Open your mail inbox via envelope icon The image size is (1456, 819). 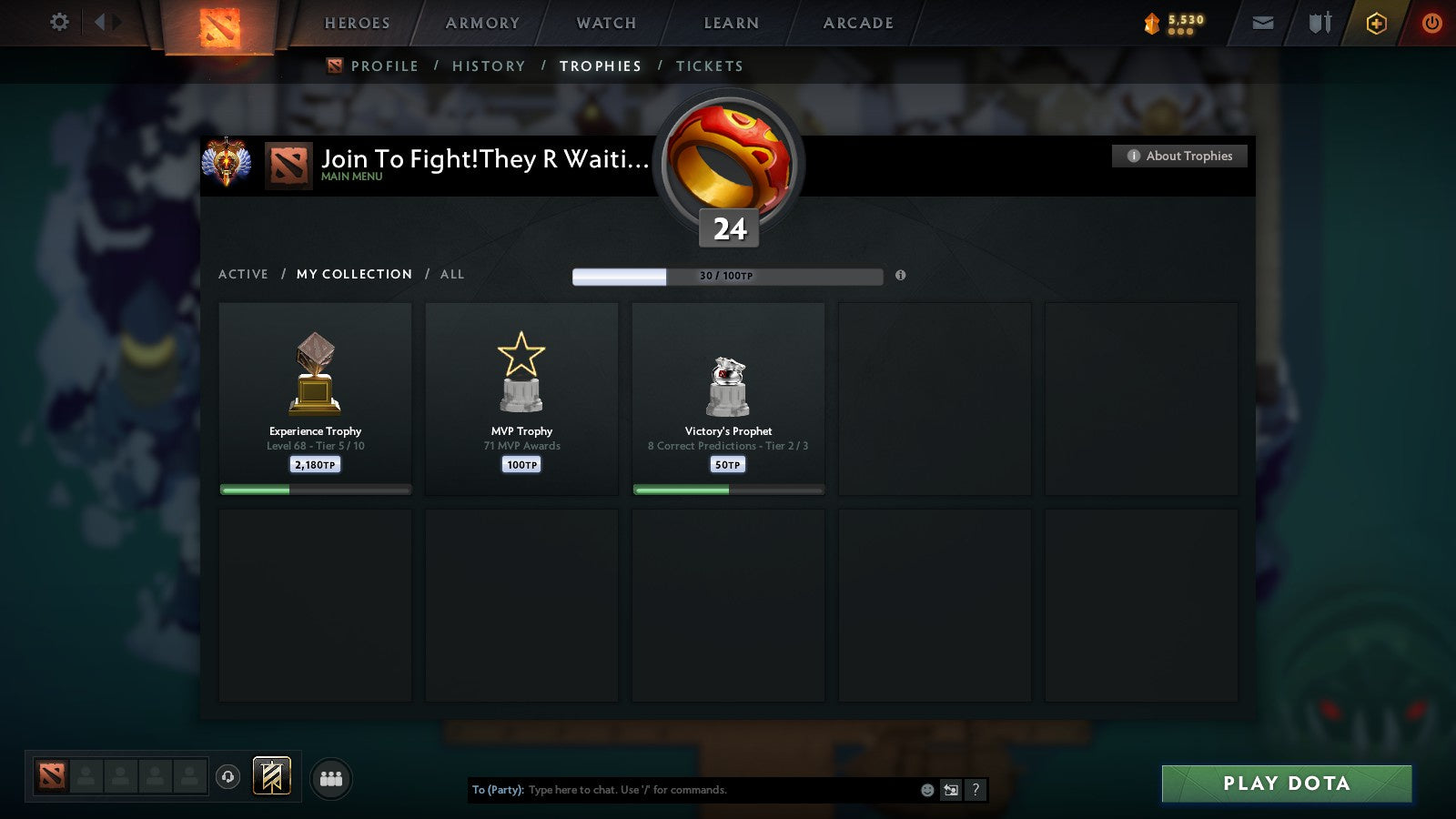1263,23
